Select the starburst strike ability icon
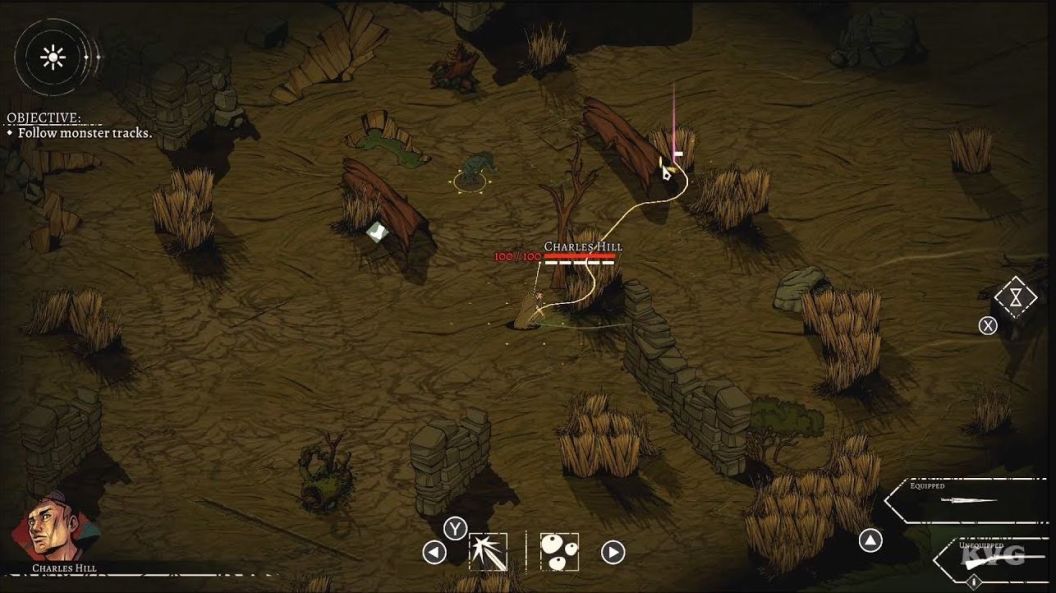The image size is (1056, 593). [x=488, y=551]
